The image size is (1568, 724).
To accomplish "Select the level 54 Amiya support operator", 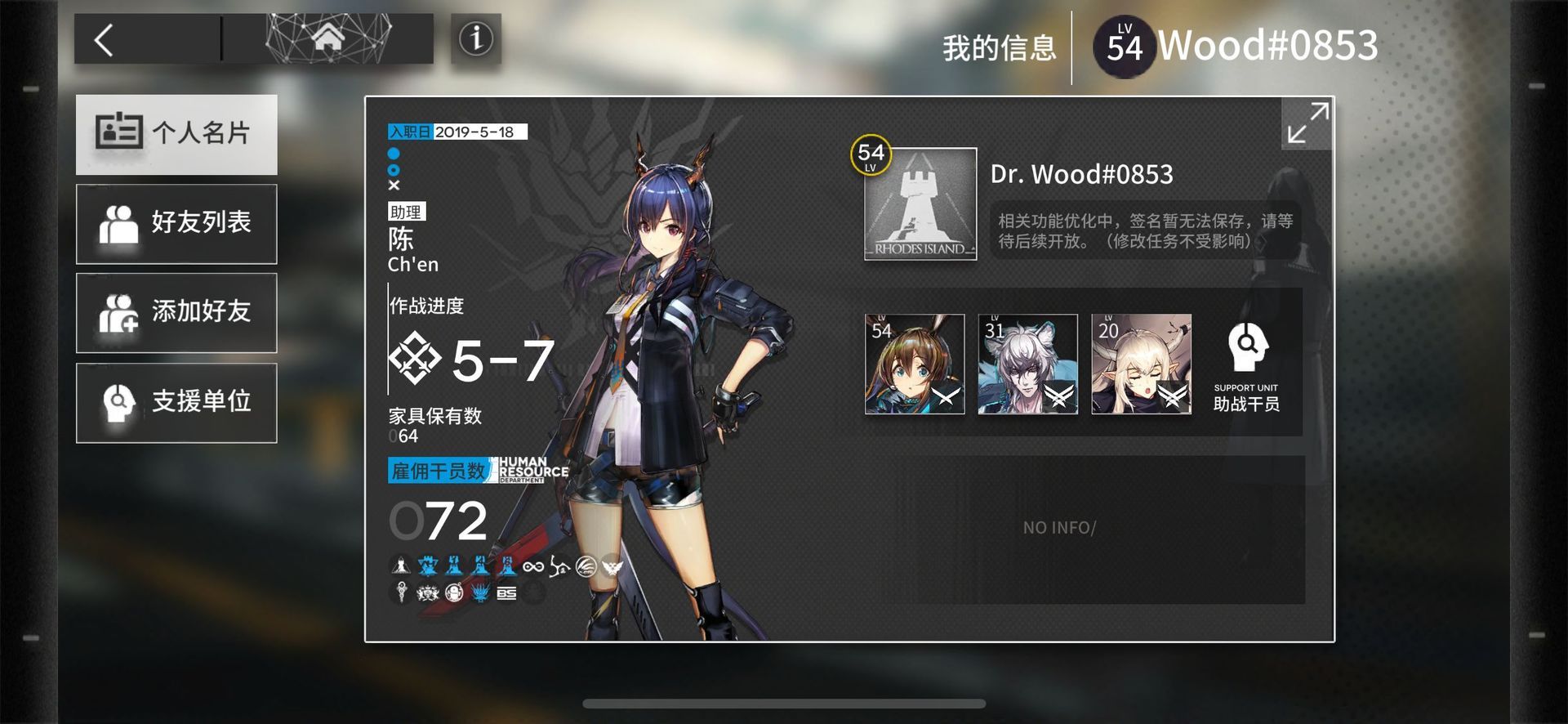I will (x=914, y=364).
